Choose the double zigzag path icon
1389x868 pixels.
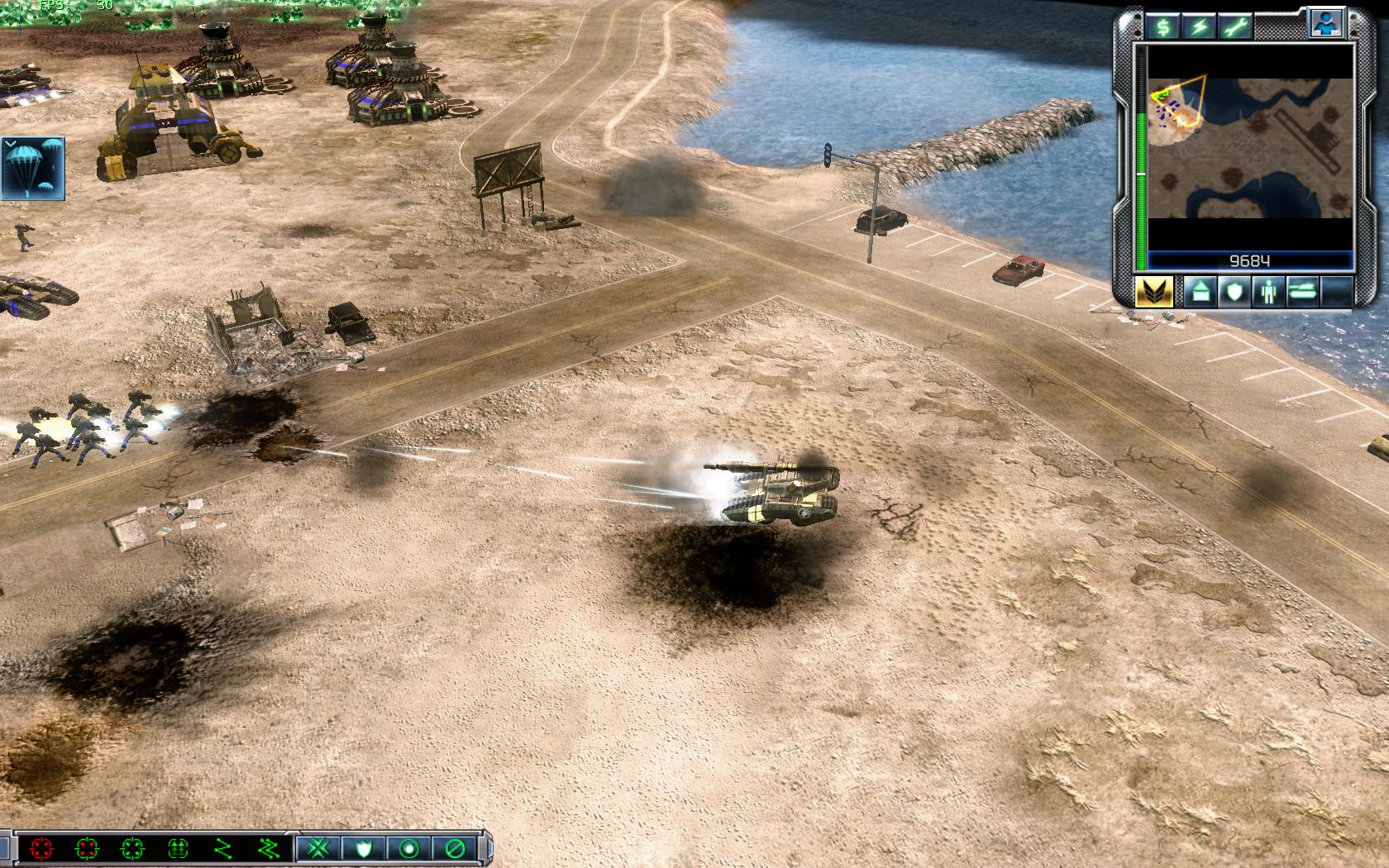pyautogui.click(x=267, y=848)
